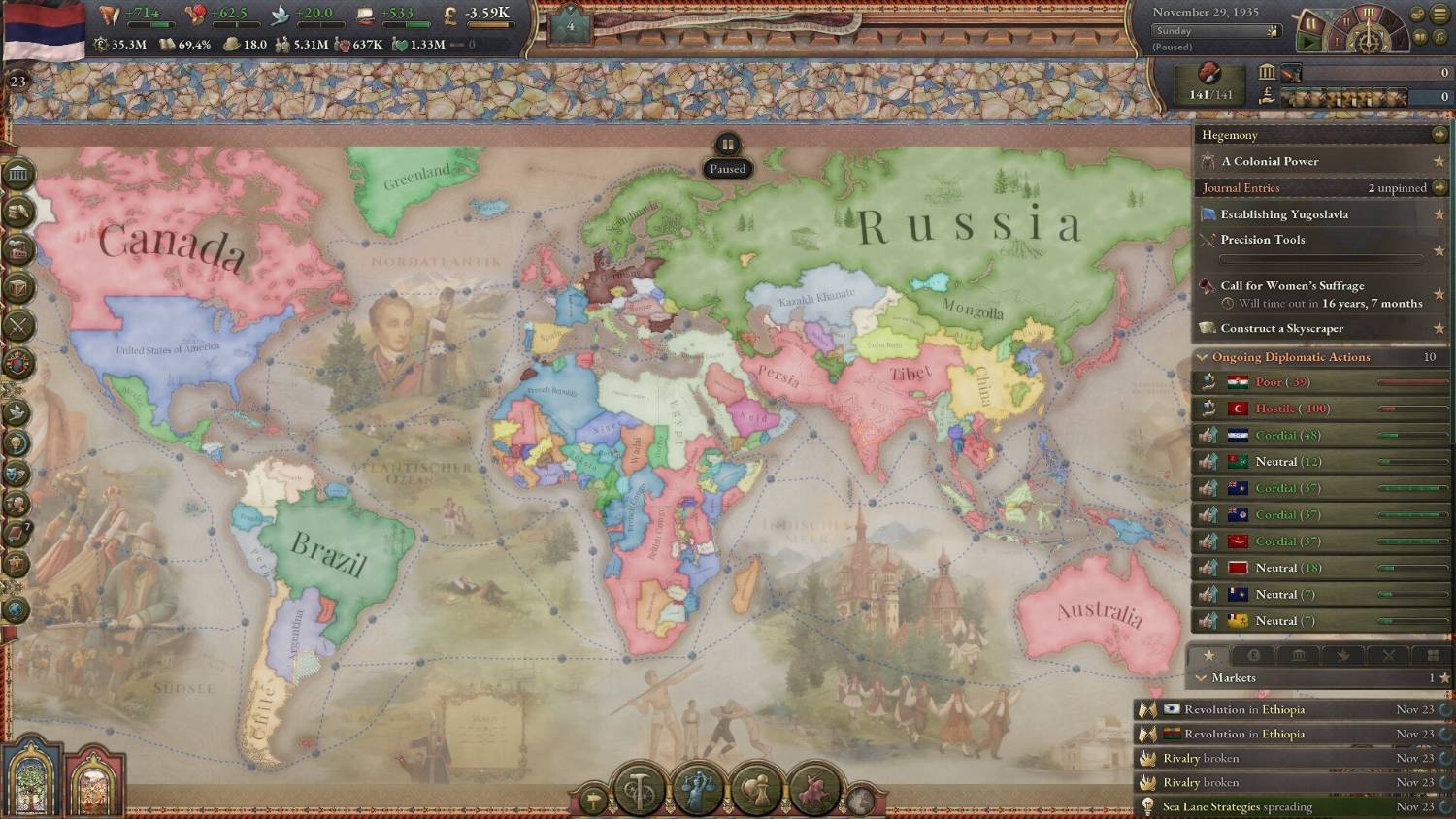Select the Establishing Yugoslavia journal entry

1284,214
